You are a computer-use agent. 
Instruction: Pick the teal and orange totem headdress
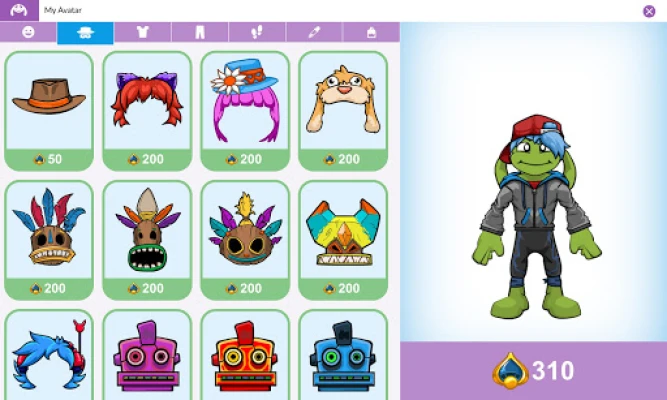pyautogui.click(x=343, y=239)
